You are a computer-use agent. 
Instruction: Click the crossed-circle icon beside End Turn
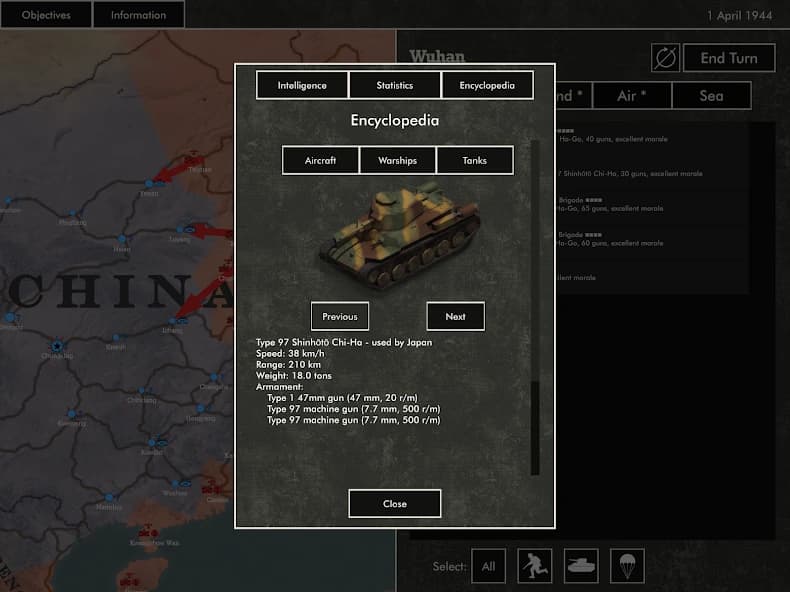pyautogui.click(x=665, y=58)
